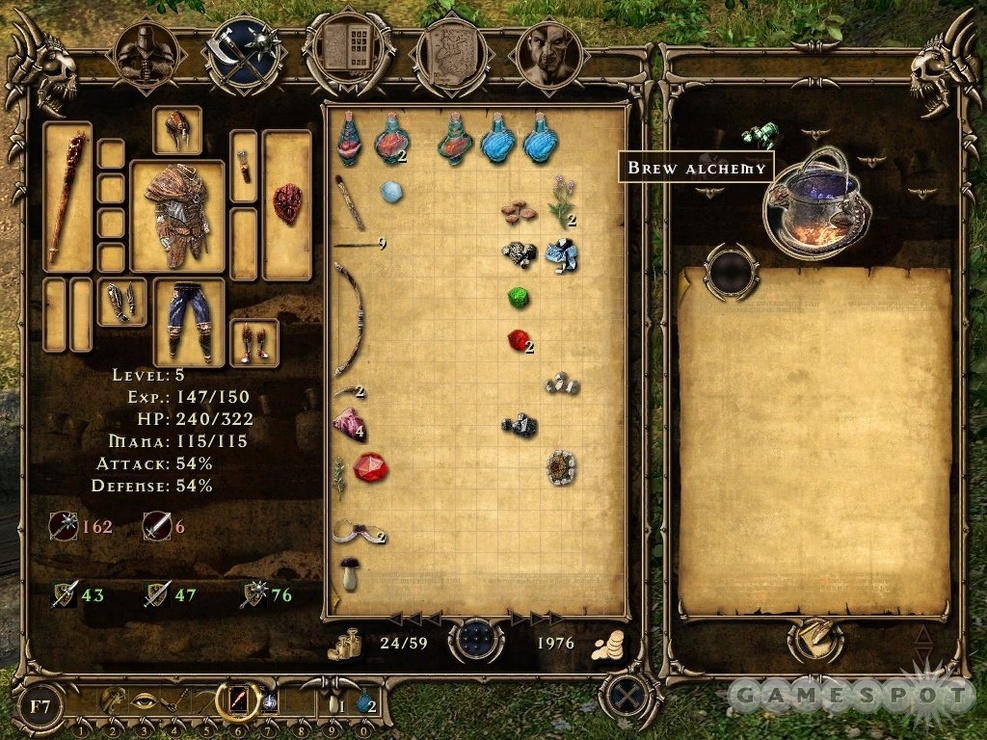Choose the purple-capped mushroom in inventory
Screen dimensions: 987x740
pos(349,573)
